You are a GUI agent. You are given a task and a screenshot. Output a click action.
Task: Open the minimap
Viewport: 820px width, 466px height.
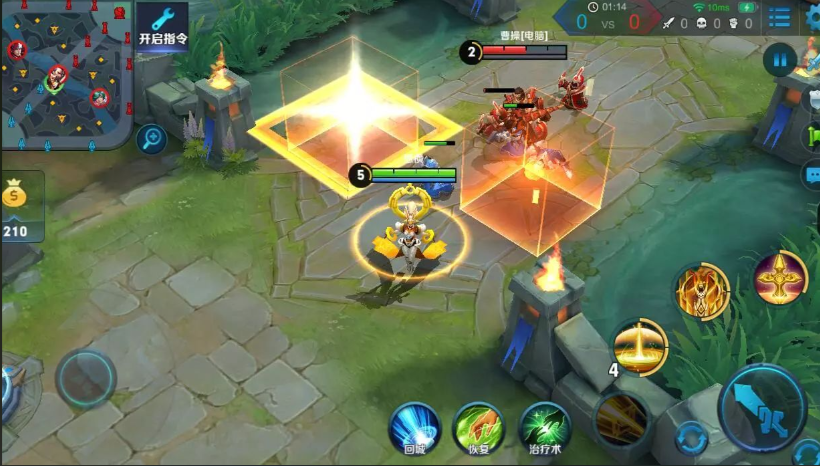[x=65, y=75]
